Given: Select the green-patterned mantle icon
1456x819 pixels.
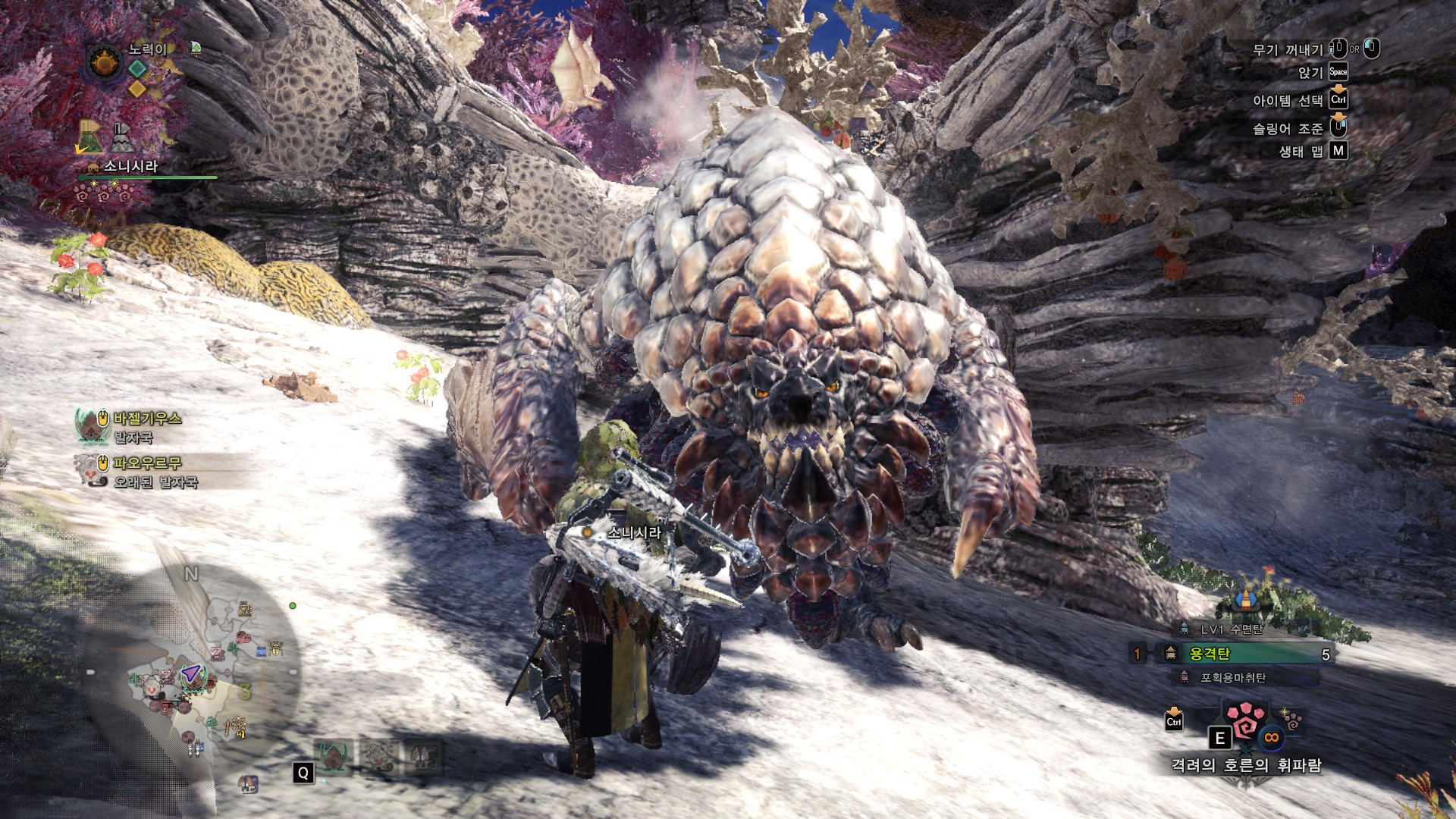Looking at the screenshot, I should 90,138.
